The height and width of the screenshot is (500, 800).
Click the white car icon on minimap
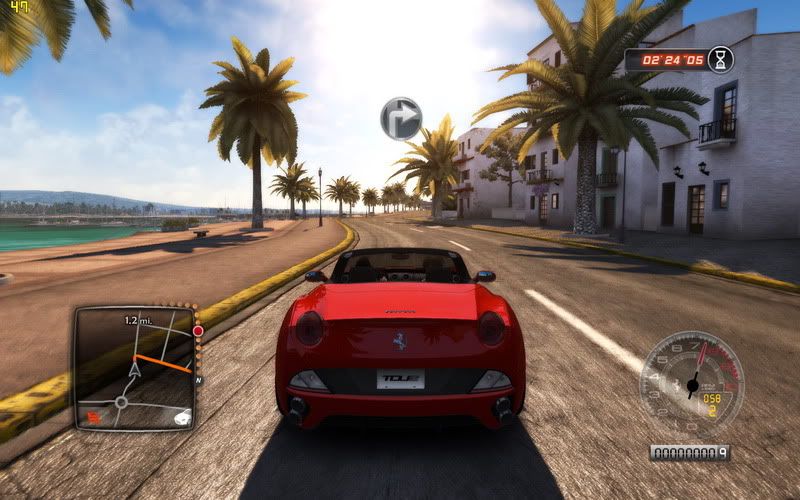[x=182, y=417]
